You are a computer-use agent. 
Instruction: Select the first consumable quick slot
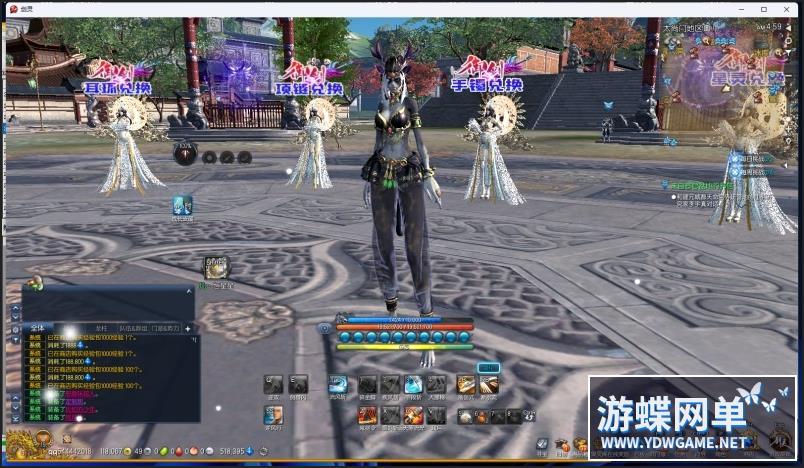465,416
